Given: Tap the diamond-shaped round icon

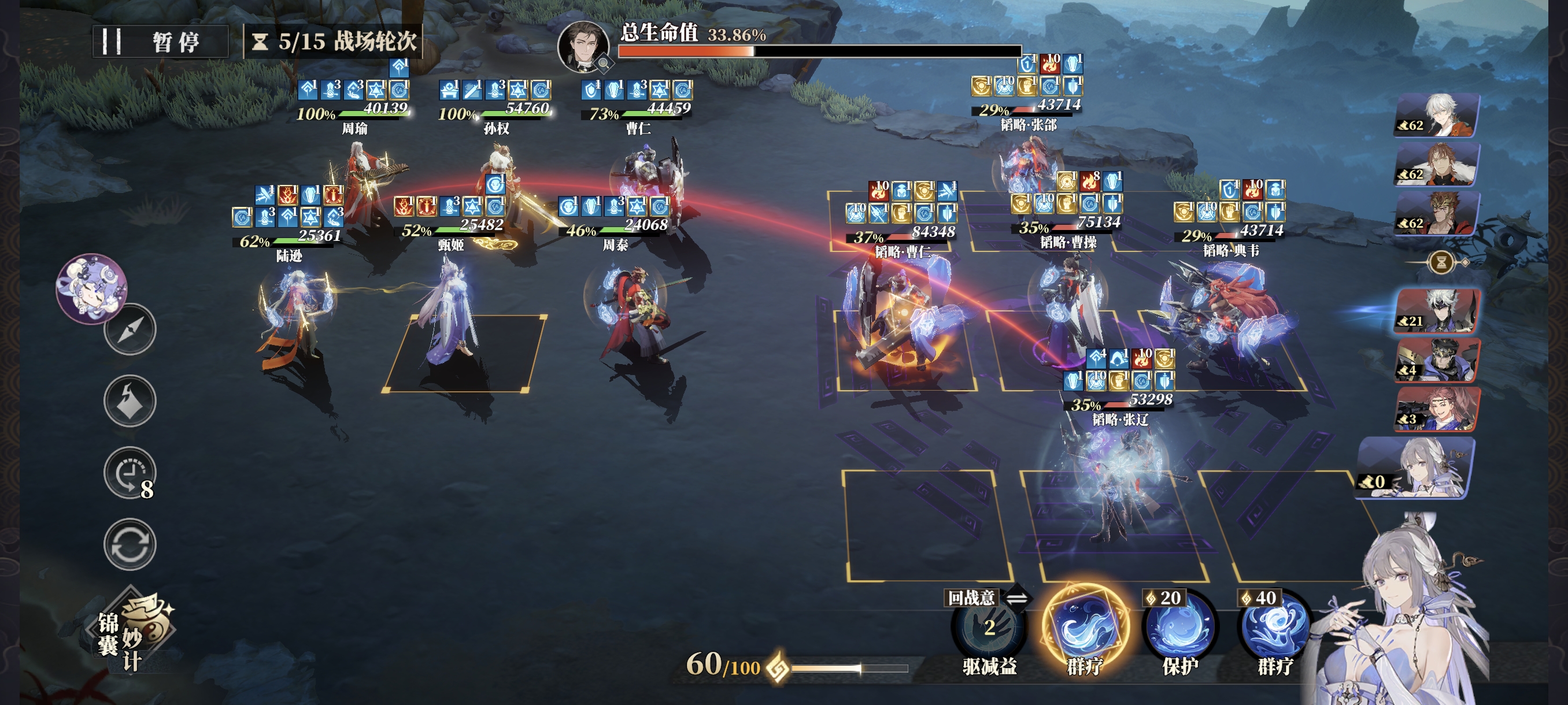Looking at the screenshot, I should [130, 401].
